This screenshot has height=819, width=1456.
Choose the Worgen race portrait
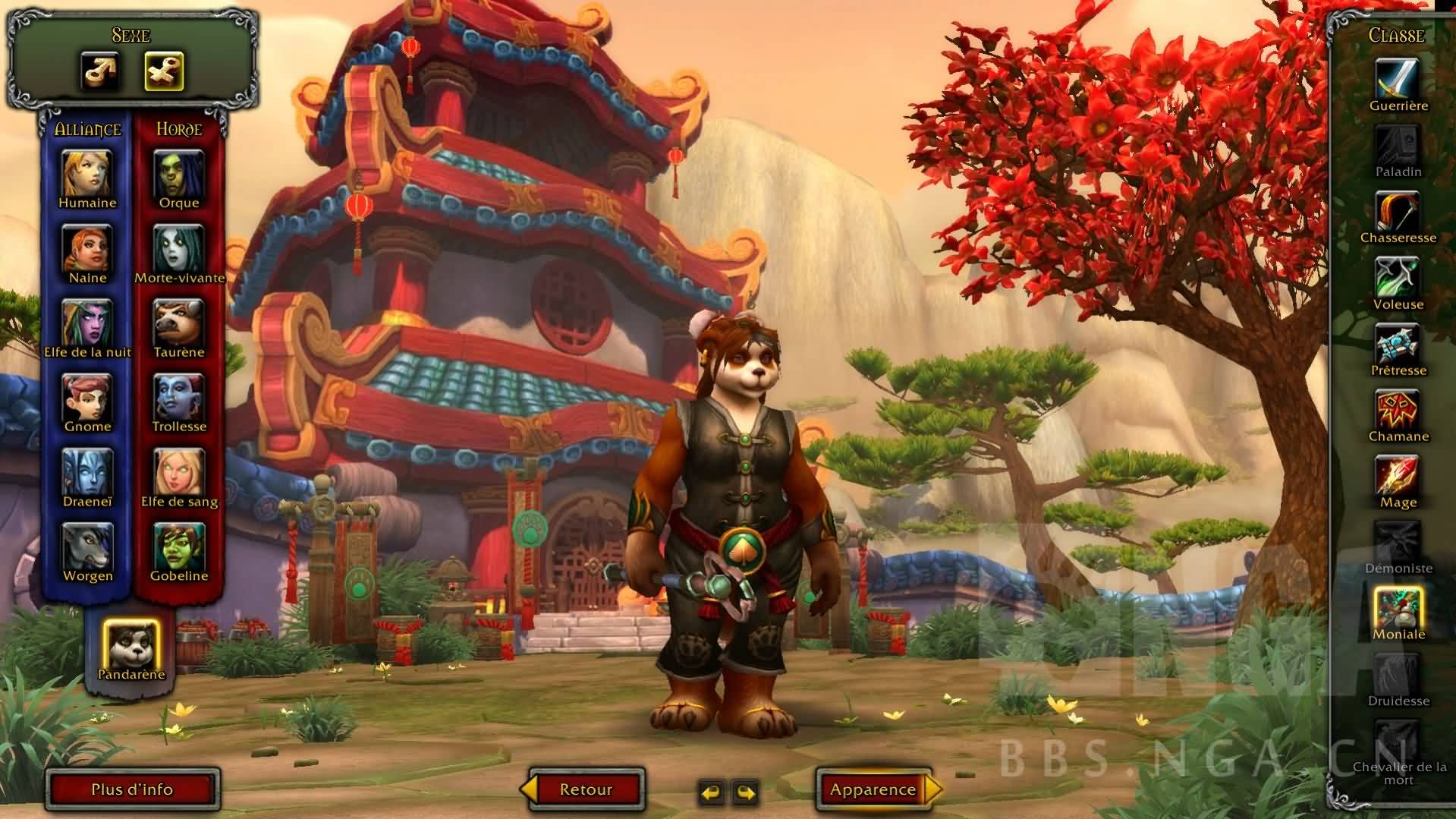(87, 547)
